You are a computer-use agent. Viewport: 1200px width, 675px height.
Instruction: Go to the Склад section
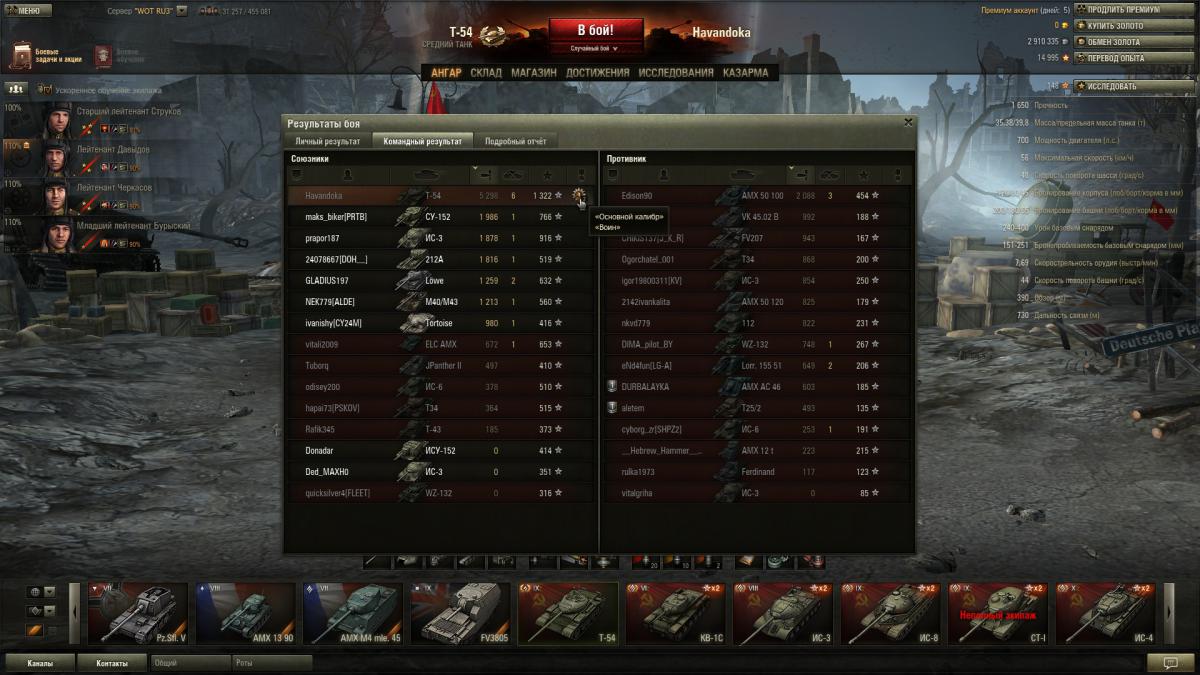pos(486,73)
